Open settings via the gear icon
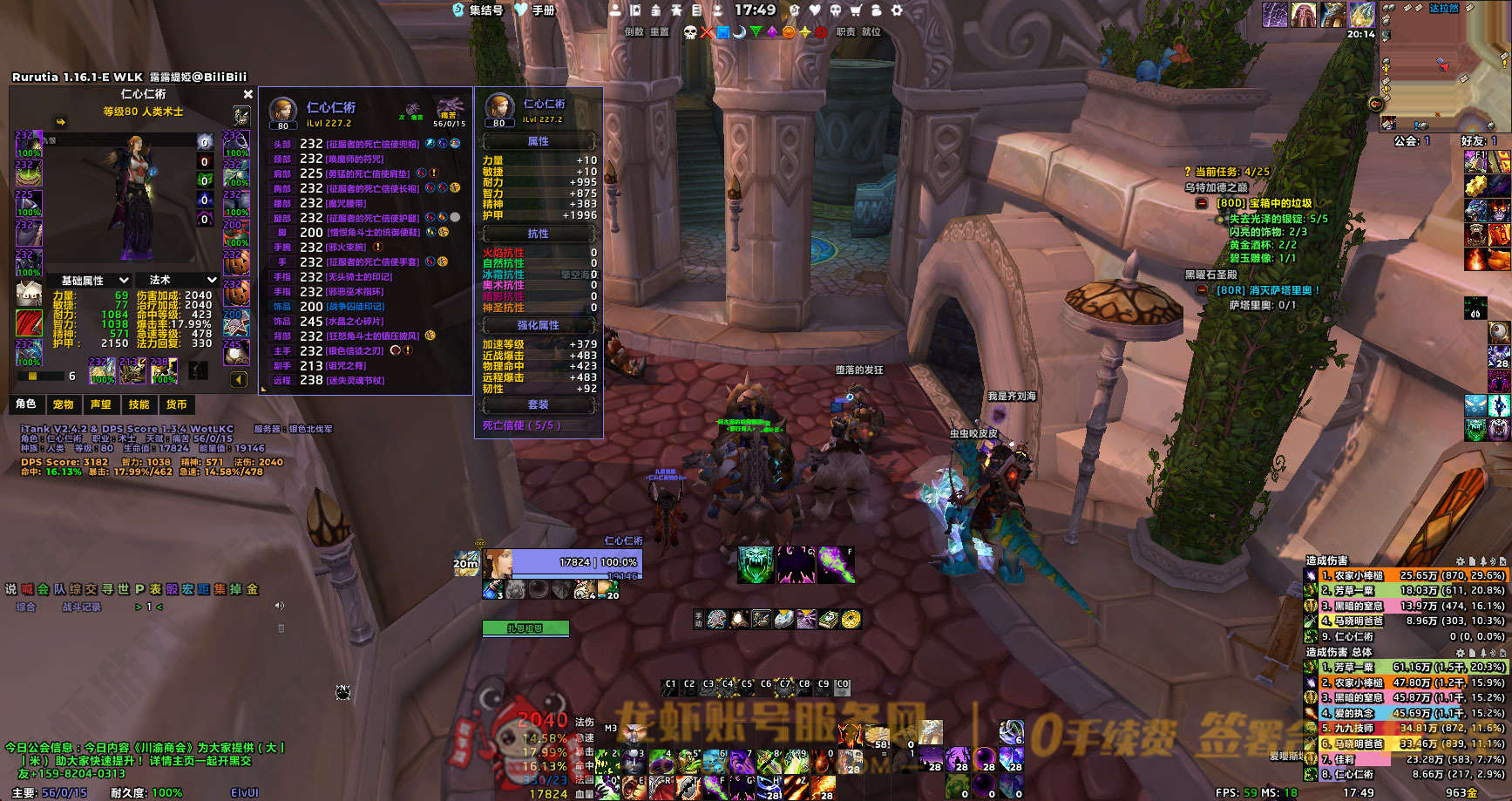 click(x=897, y=10)
